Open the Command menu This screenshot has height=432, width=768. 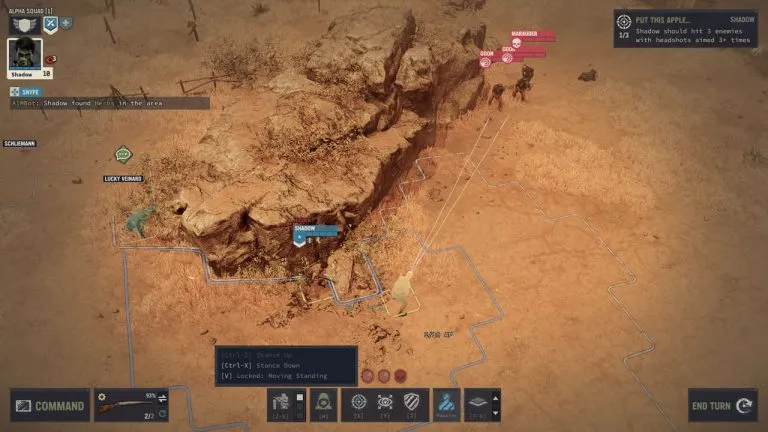(x=50, y=406)
